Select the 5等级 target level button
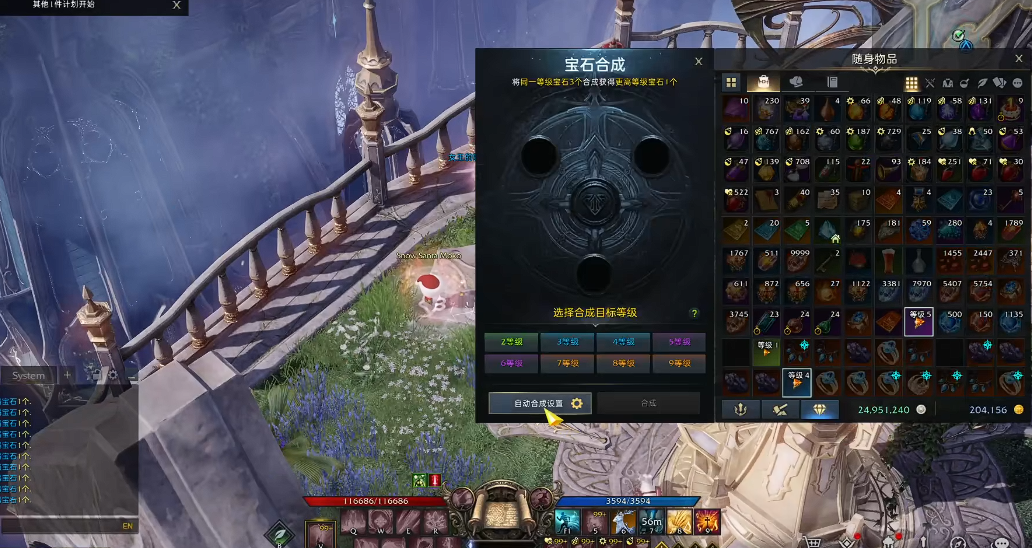This screenshot has width=1032, height=548. click(x=678, y=342)
